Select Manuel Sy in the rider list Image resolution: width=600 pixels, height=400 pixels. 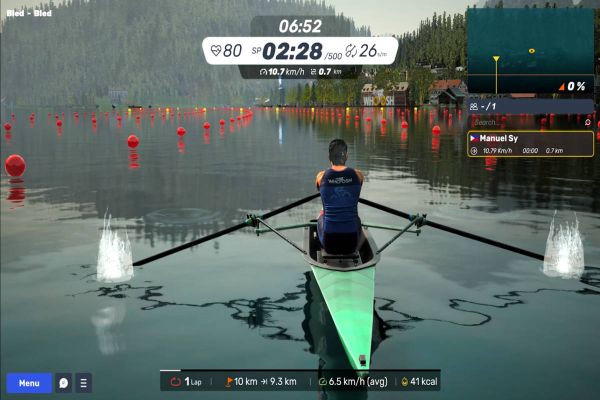tap(530, 144)
